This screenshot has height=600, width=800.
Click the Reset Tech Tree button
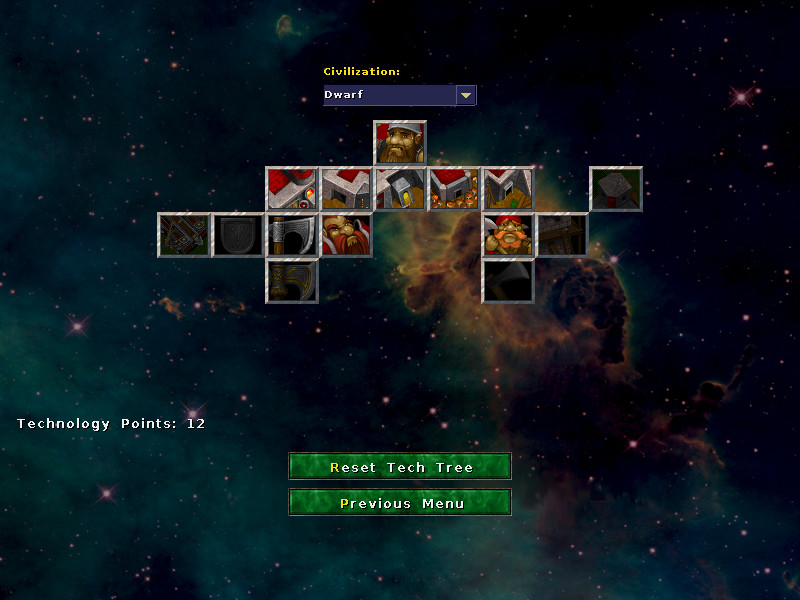pos(400,467)
